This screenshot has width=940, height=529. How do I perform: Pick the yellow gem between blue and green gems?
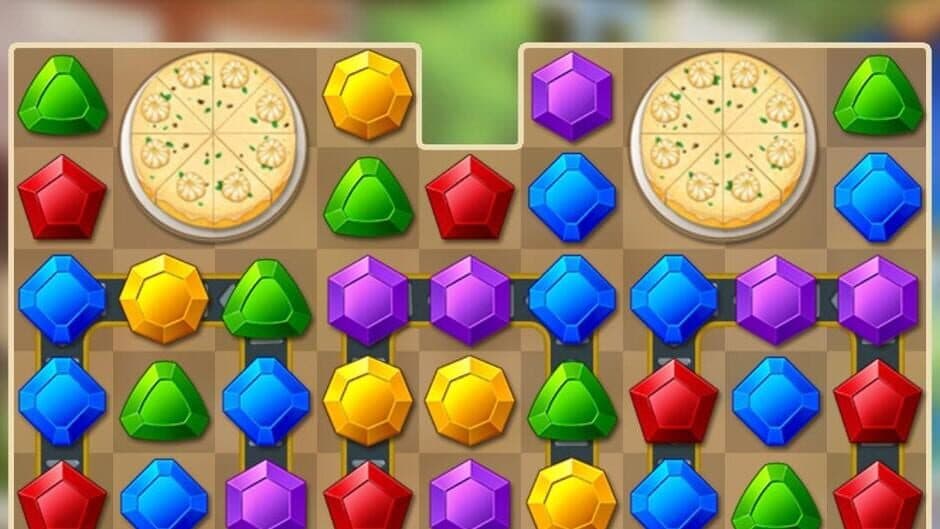[x=163, y=298]
